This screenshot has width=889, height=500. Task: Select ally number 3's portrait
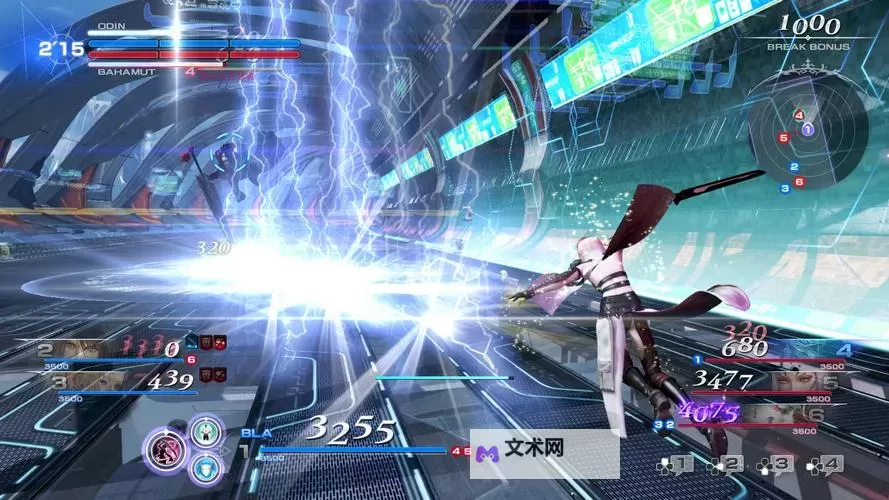(x=96, y=381)
